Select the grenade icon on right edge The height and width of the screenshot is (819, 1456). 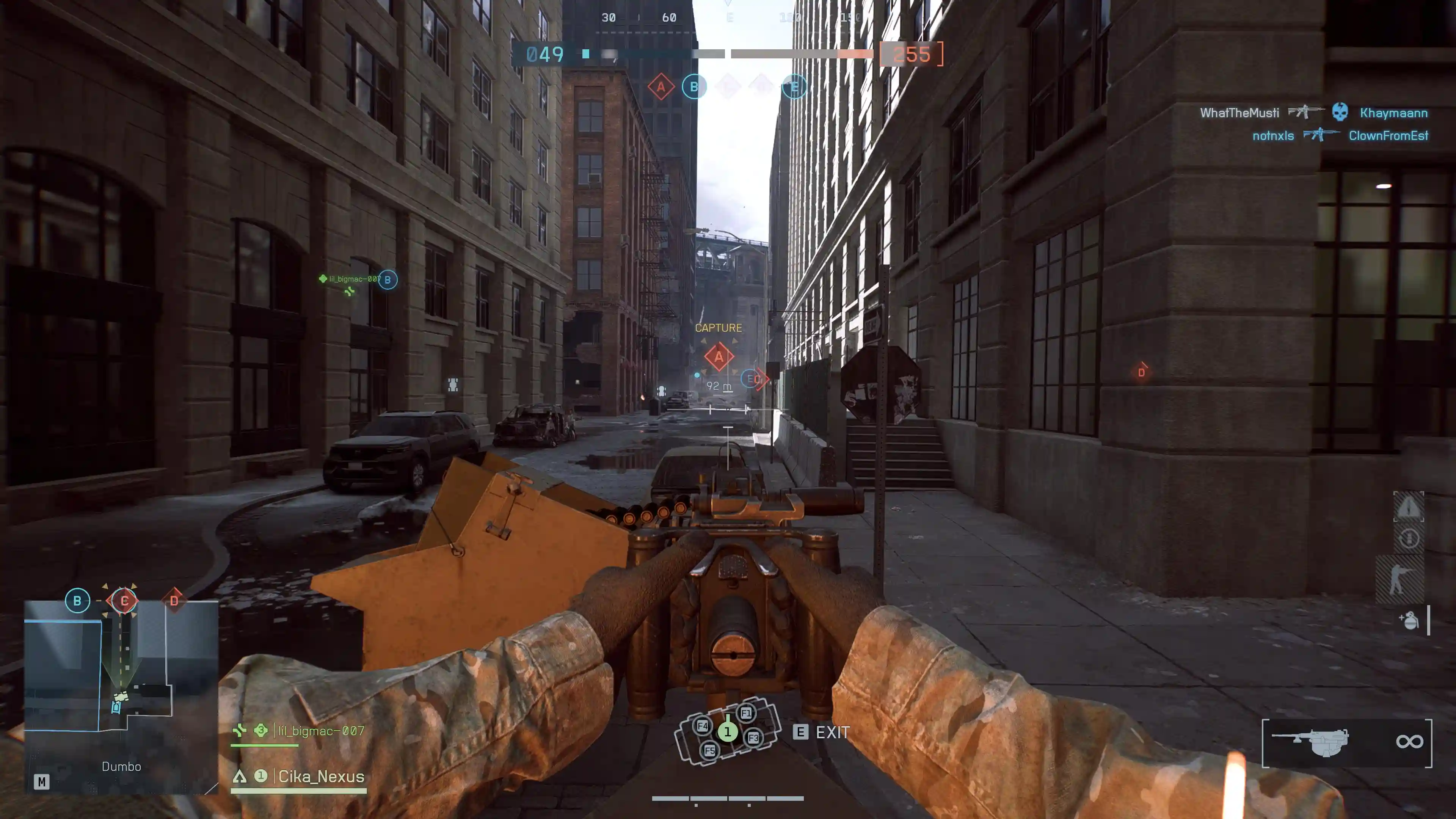tap(1409, 620)
